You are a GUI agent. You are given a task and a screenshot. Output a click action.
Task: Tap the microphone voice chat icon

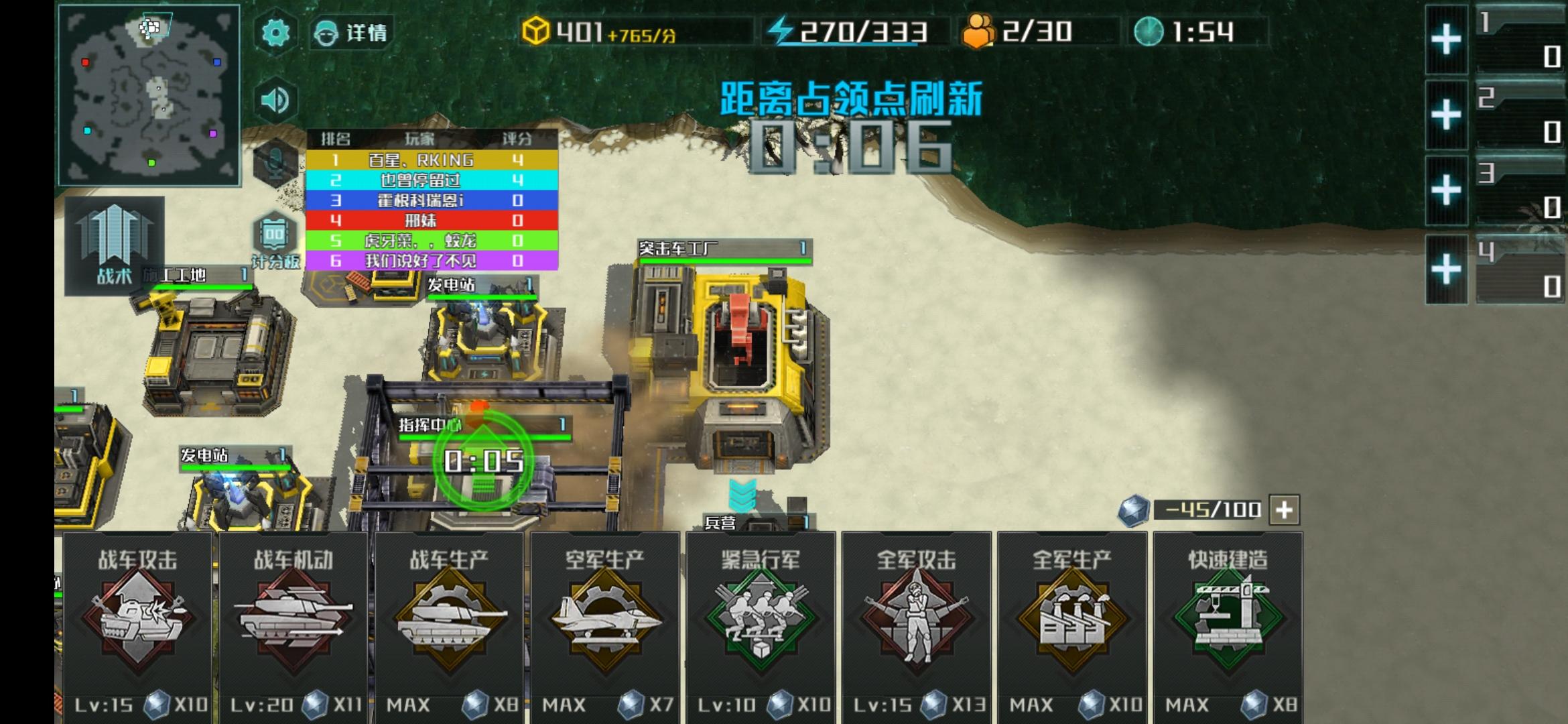(x=275, y=163)
